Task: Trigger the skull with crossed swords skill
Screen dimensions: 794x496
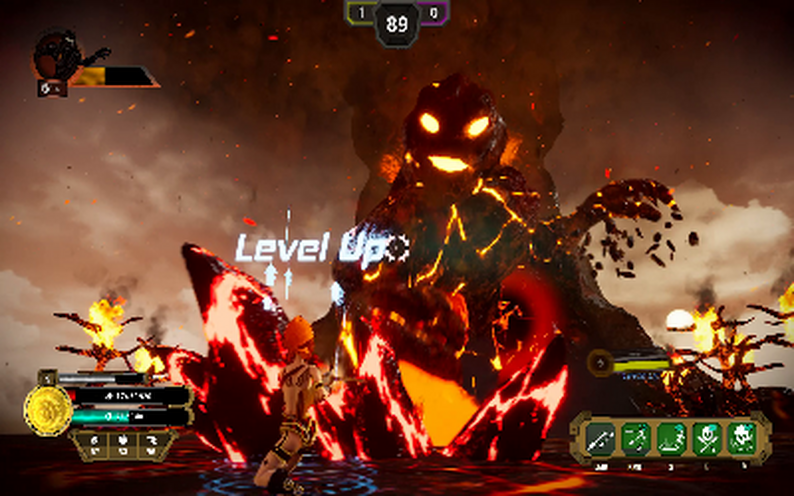Action: [706, 437]
